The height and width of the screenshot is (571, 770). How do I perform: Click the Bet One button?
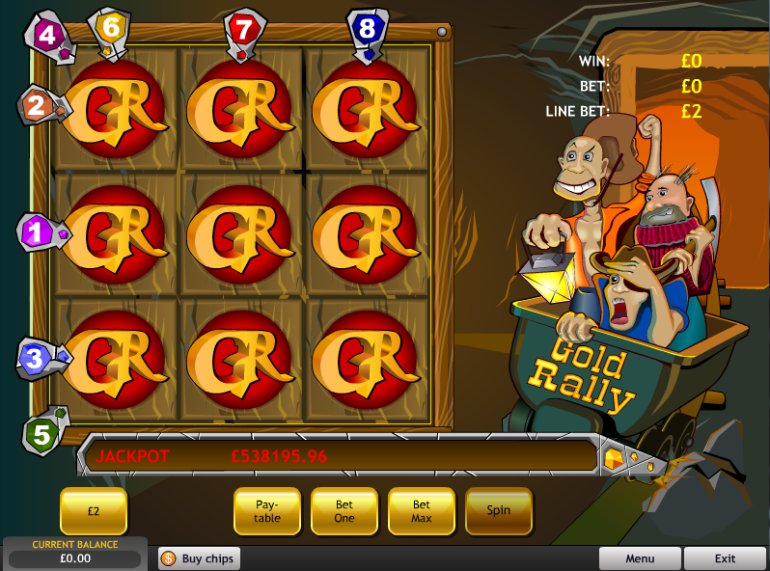coord(344,510)
